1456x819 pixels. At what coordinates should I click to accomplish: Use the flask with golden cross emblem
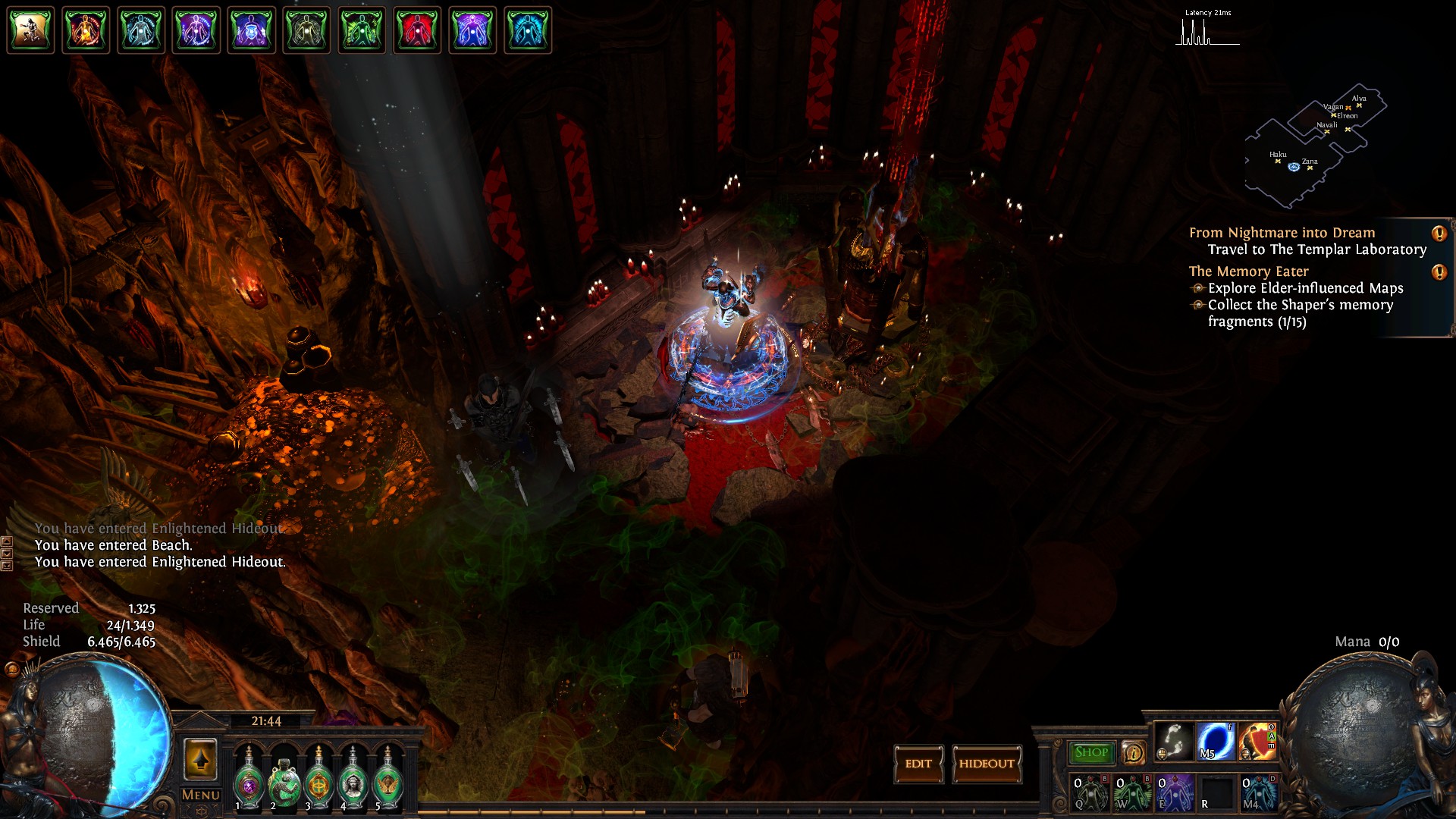[318, 780]
